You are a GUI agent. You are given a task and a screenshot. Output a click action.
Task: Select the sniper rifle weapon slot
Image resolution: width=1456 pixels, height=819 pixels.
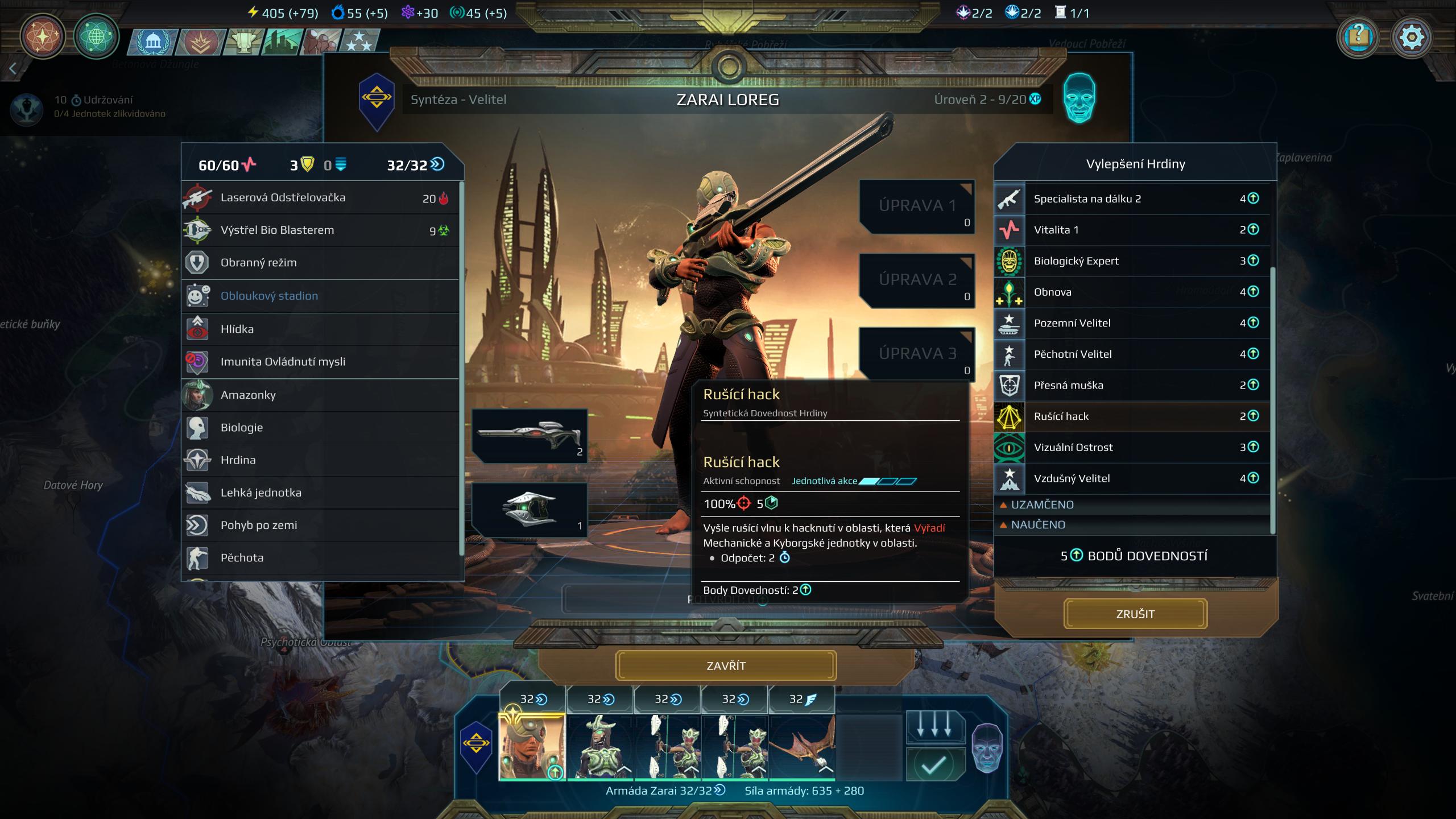530,435
